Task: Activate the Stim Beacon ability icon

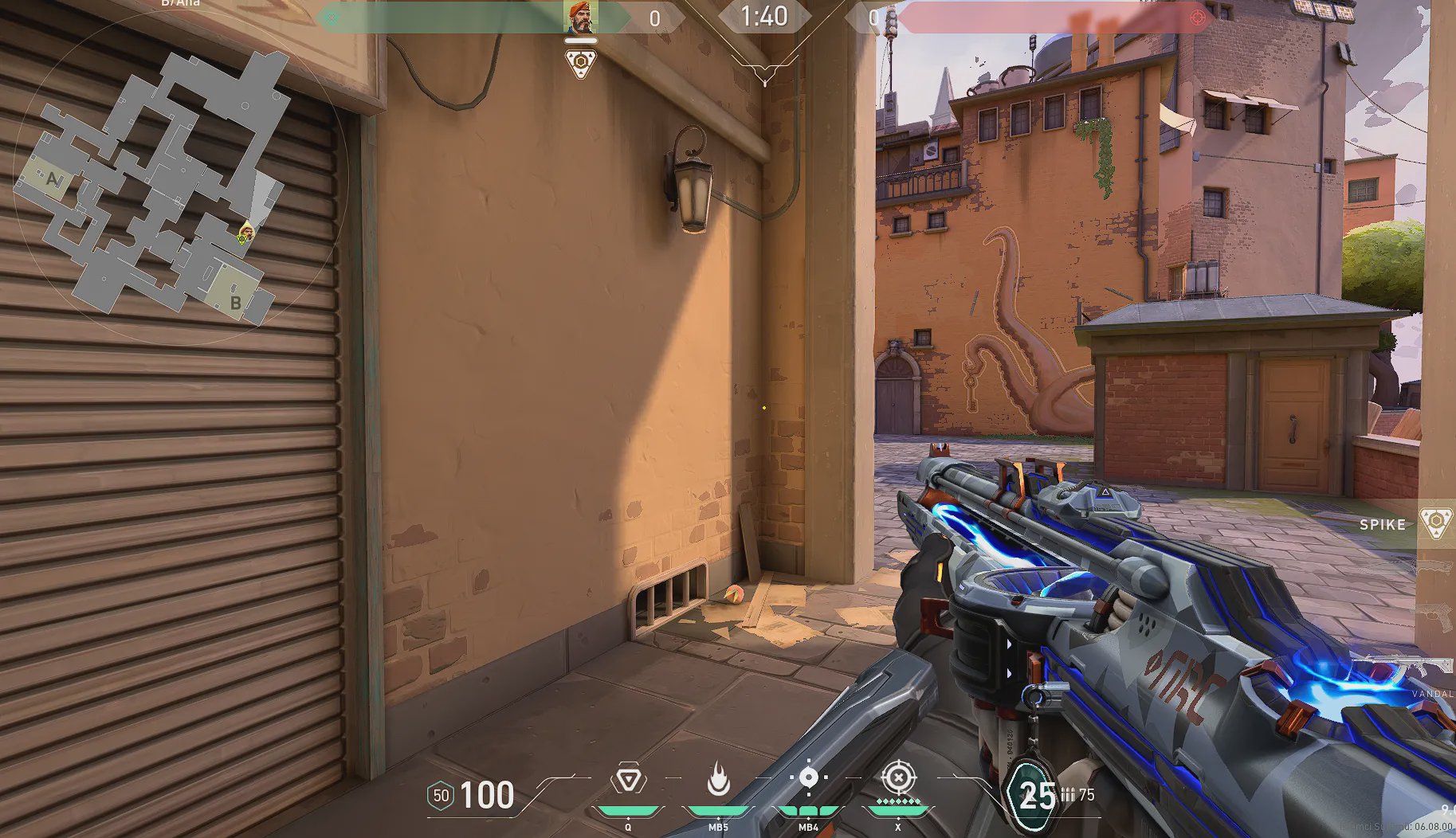Action: (629, 779)
